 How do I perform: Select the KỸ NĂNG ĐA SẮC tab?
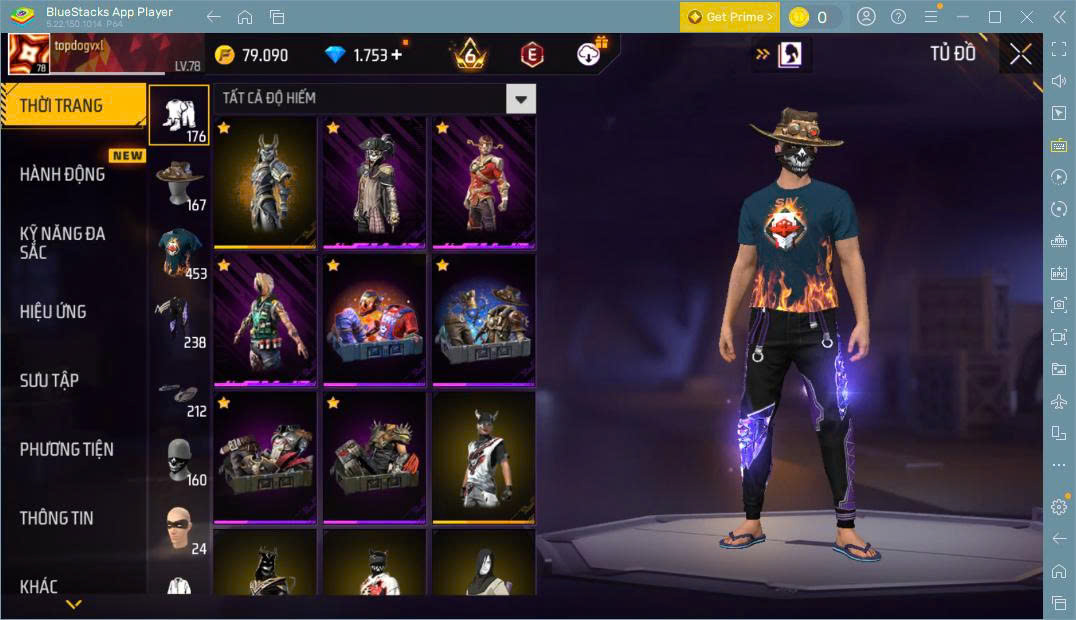[62, 242]
